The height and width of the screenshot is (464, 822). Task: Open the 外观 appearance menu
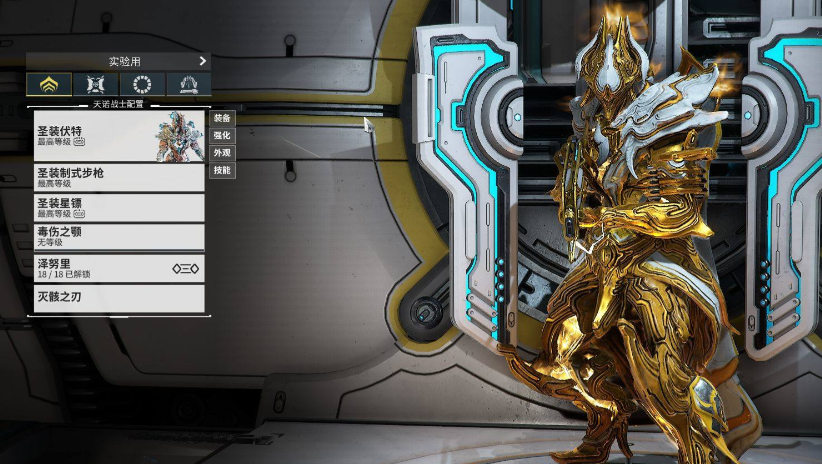222,153
